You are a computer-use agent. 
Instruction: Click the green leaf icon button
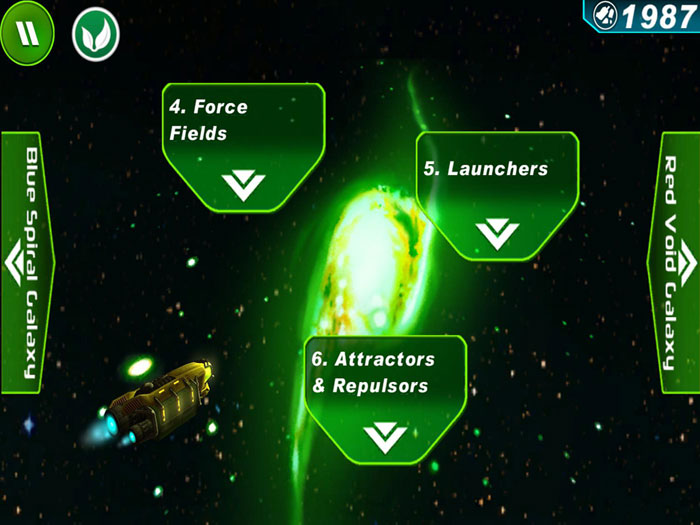click(x=95, y=33)
